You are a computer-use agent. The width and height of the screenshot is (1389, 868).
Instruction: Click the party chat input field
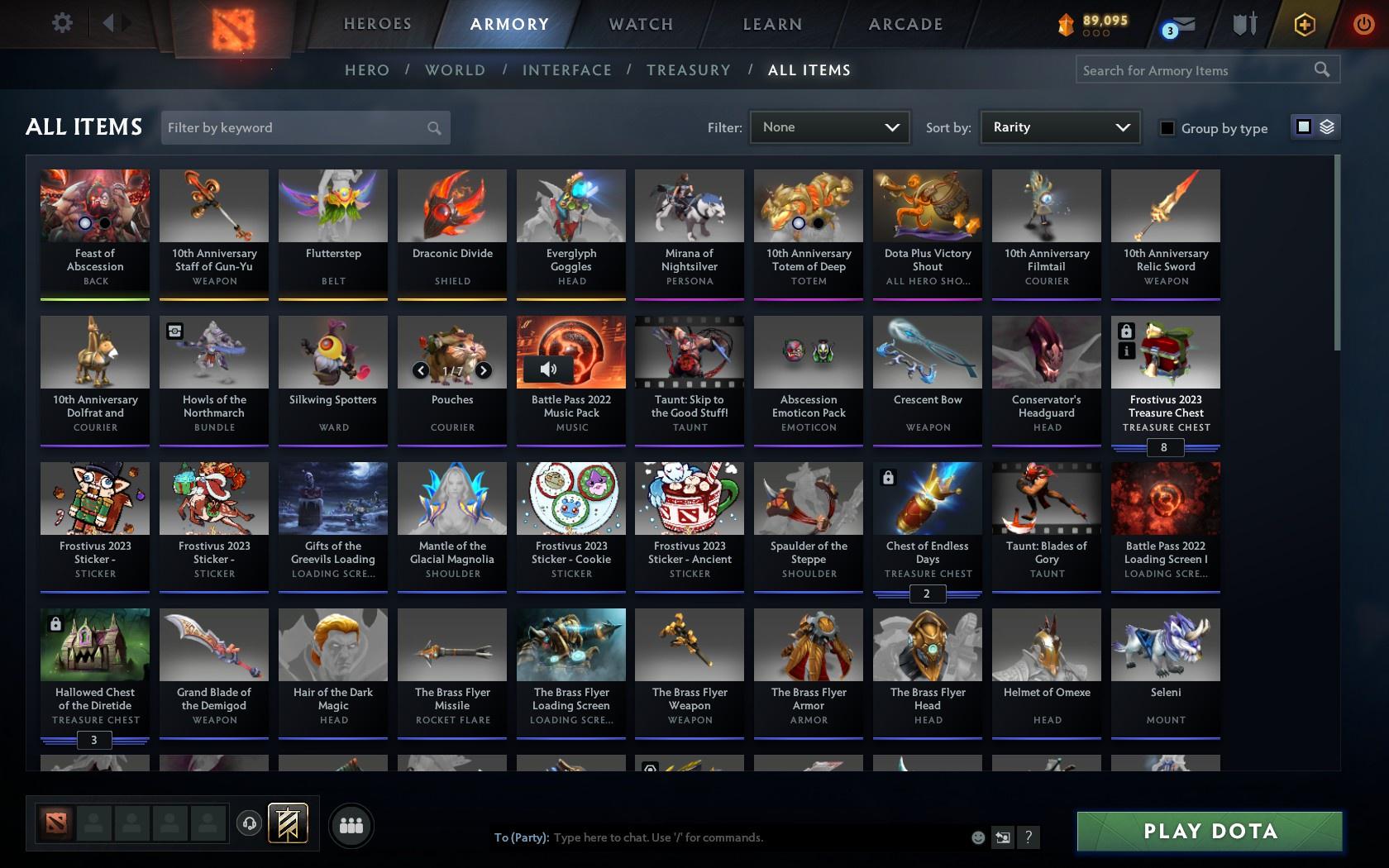point(744,837)
